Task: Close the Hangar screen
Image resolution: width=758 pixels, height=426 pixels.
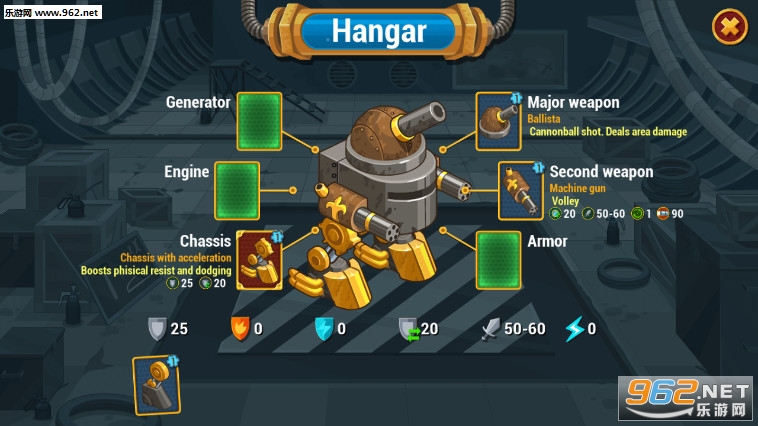Action: tap(730, 27)
